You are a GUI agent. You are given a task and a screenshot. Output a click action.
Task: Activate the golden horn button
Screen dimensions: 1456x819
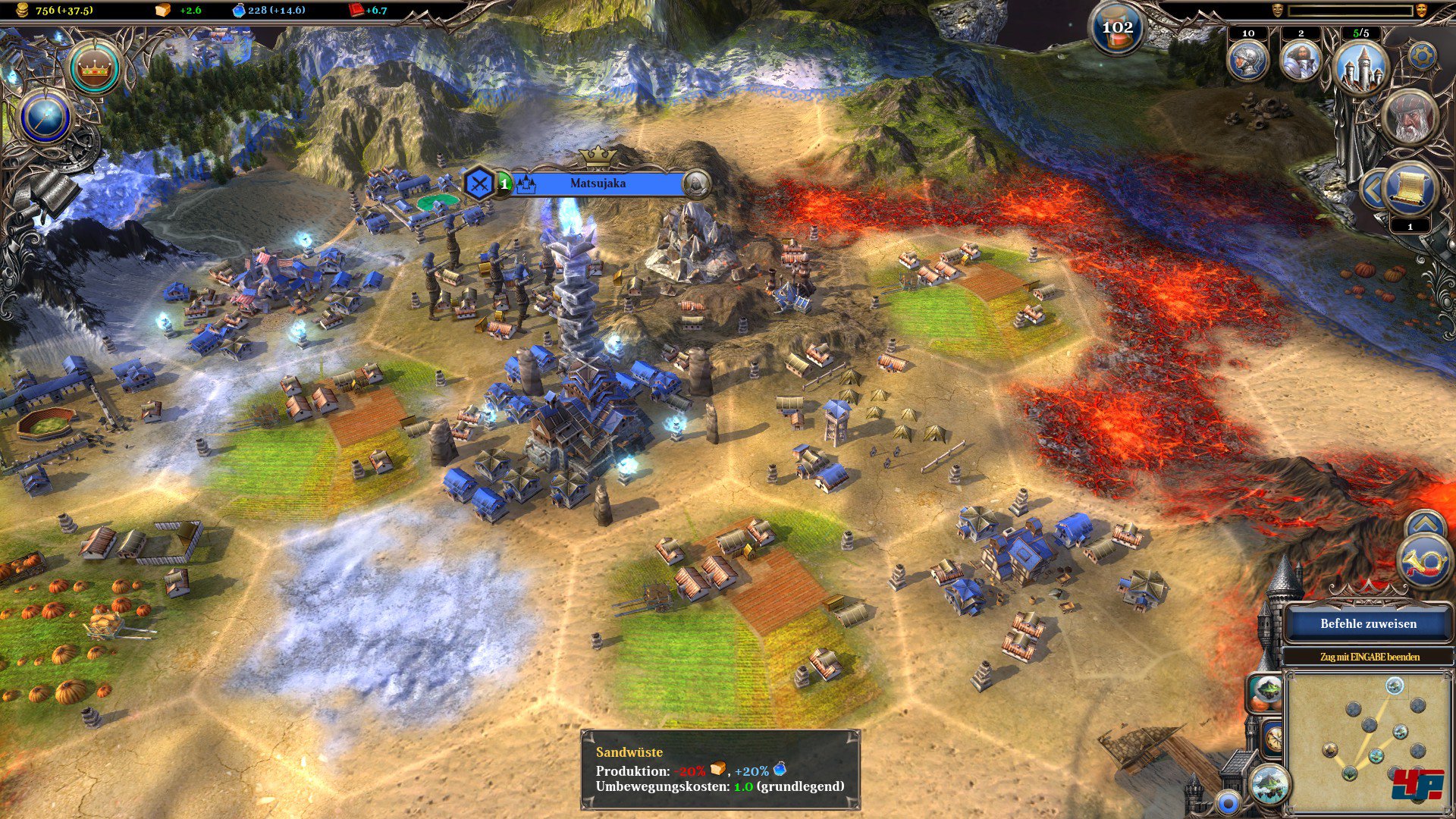click(x=1425, y=563)
